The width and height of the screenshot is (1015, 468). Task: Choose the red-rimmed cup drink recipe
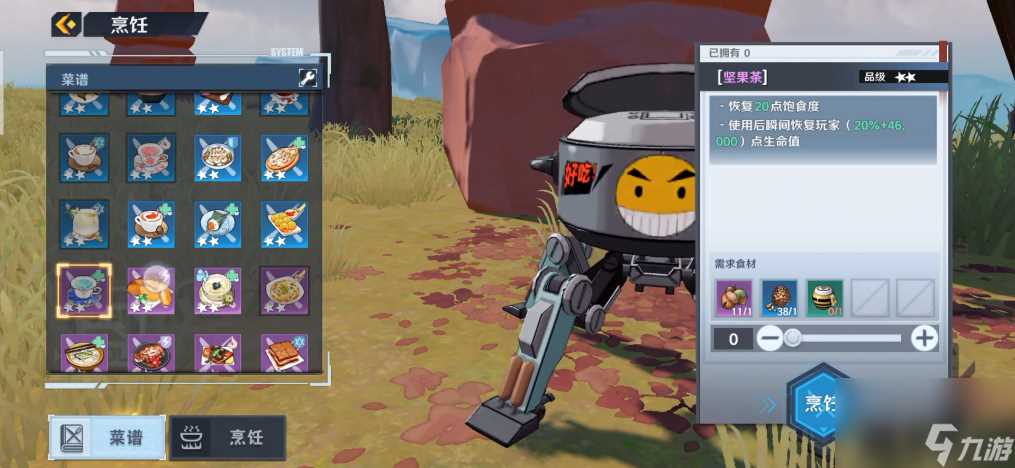click(x=151, y=224)
